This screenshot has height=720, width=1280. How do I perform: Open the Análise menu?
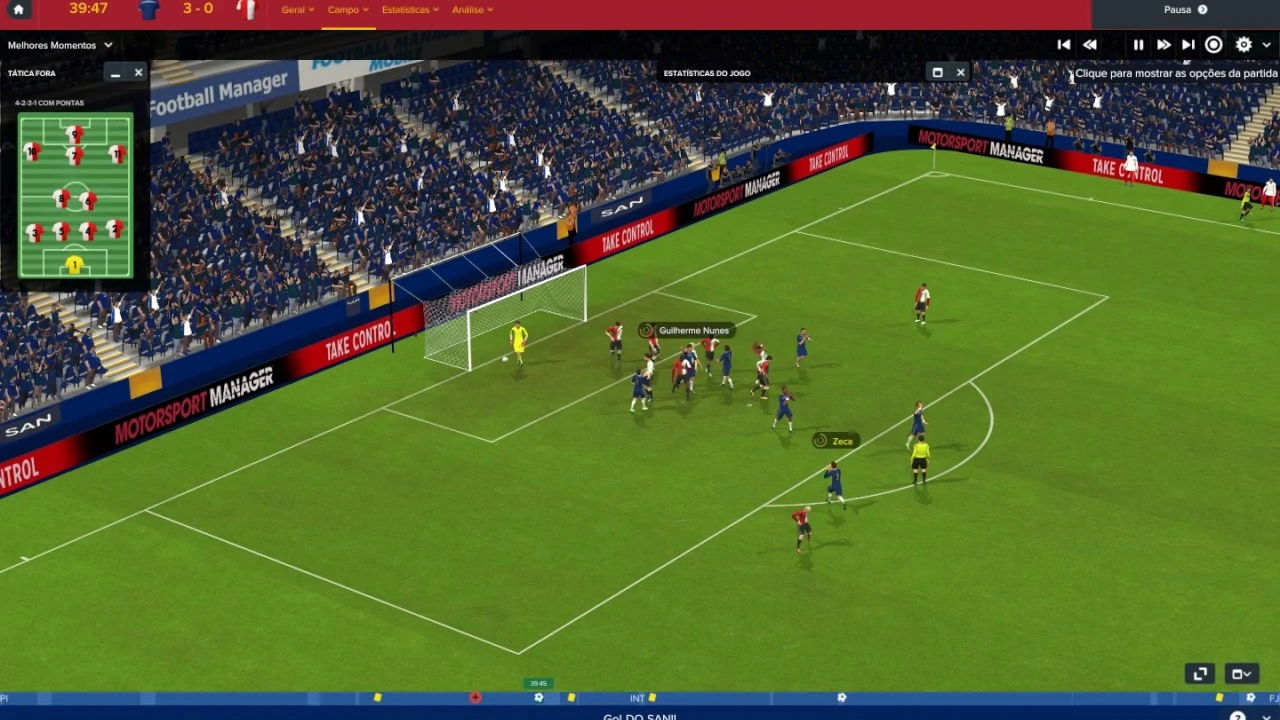click(x=470, y=9)
